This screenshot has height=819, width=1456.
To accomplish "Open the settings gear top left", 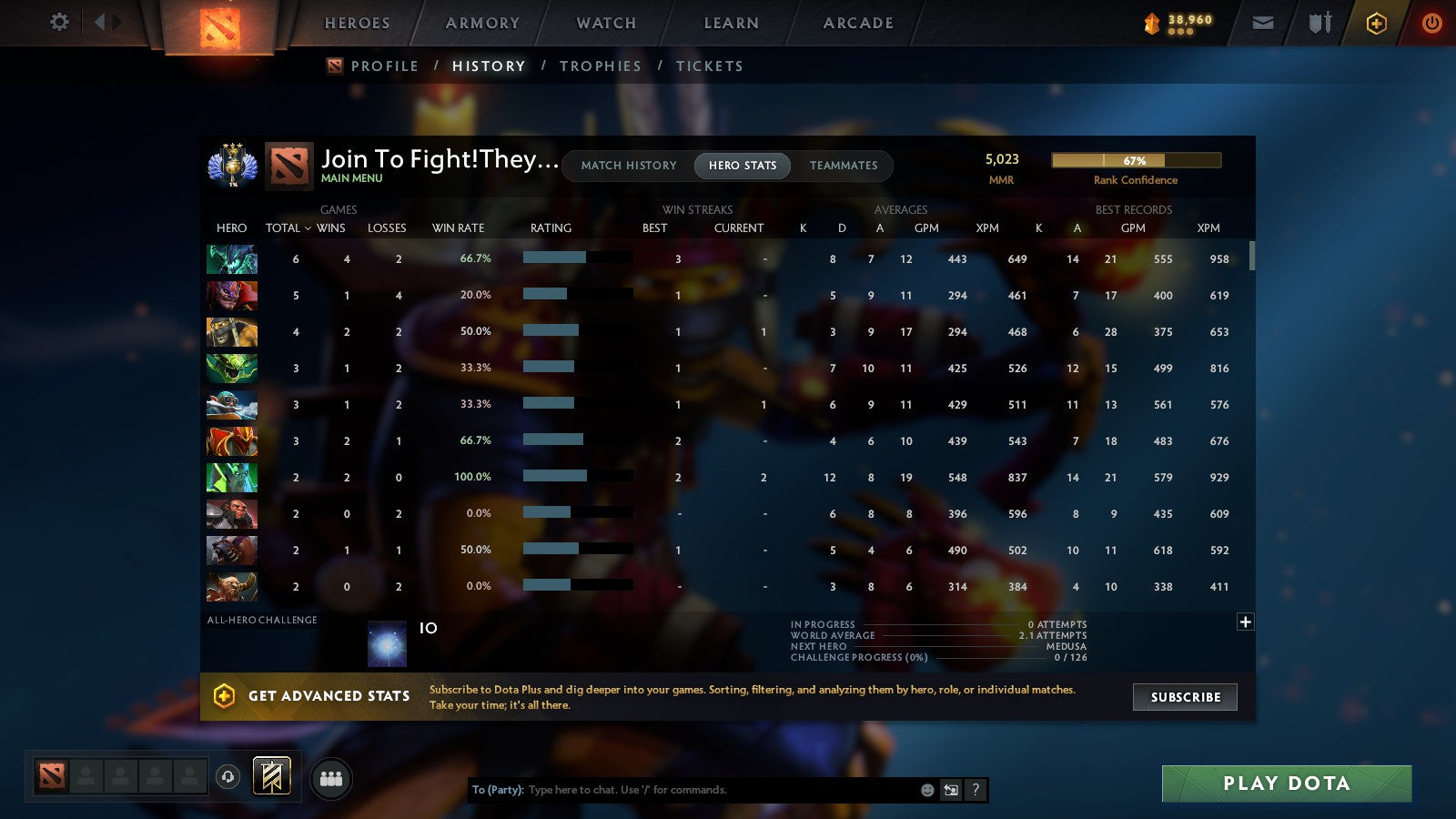I will (58, 23).
